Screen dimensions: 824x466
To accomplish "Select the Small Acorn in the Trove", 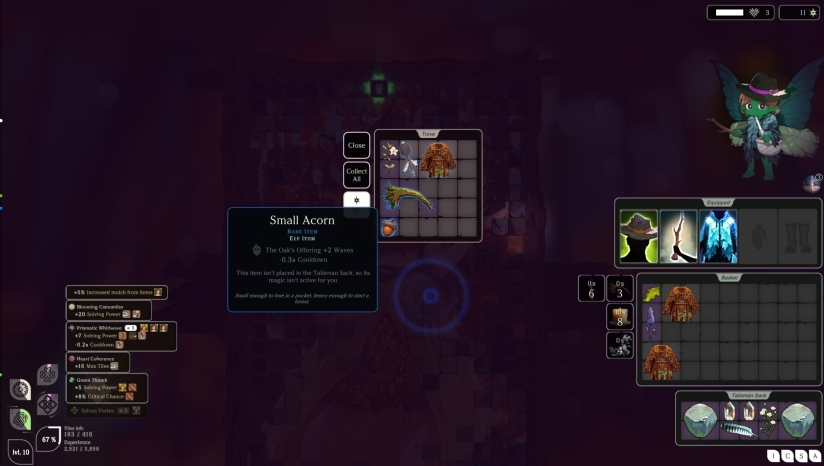I will pos(389,227).
